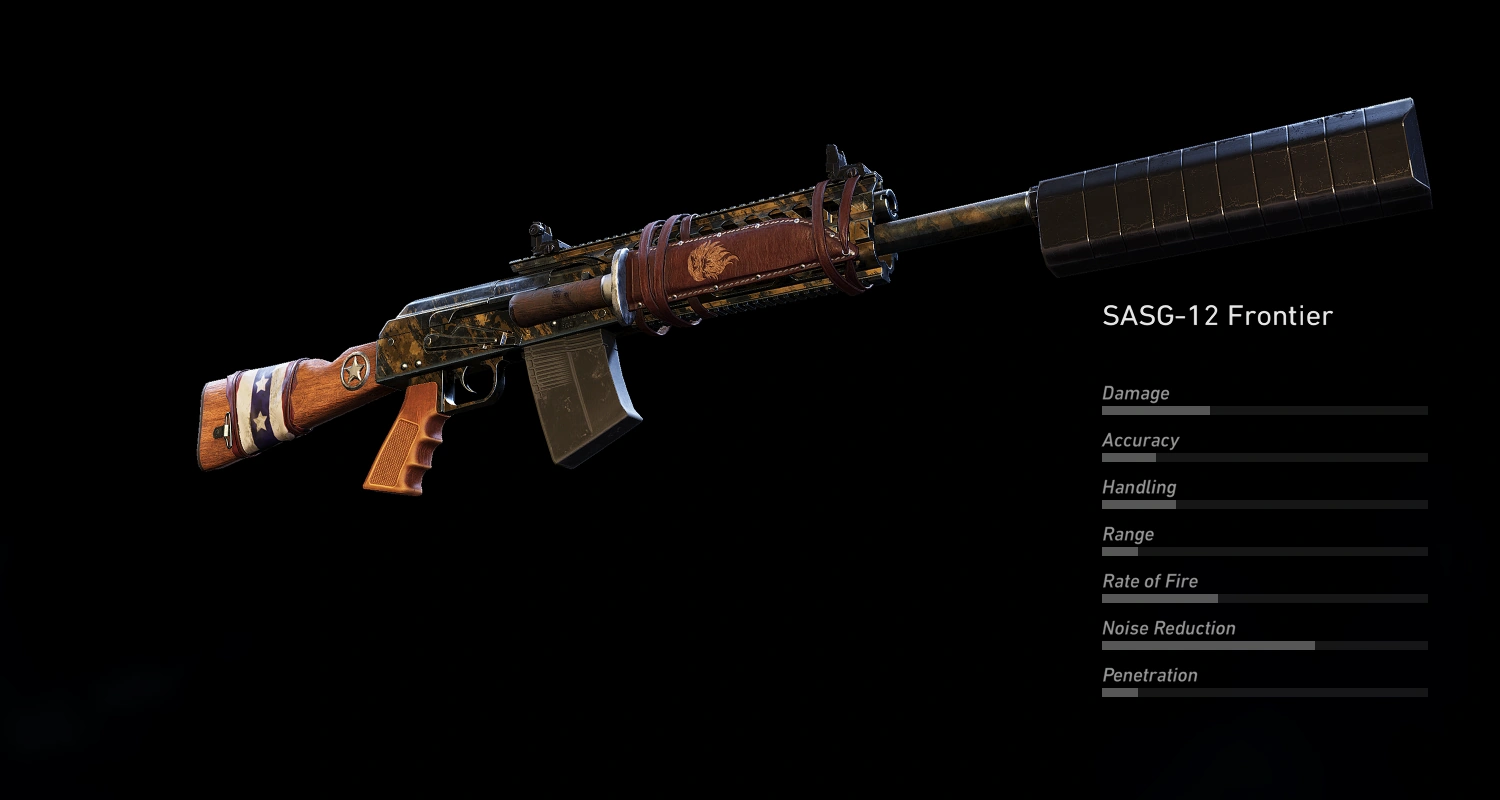Select the Damage stat label
This screenshot has height=800, width=1500.
(x=1136, y=393)
